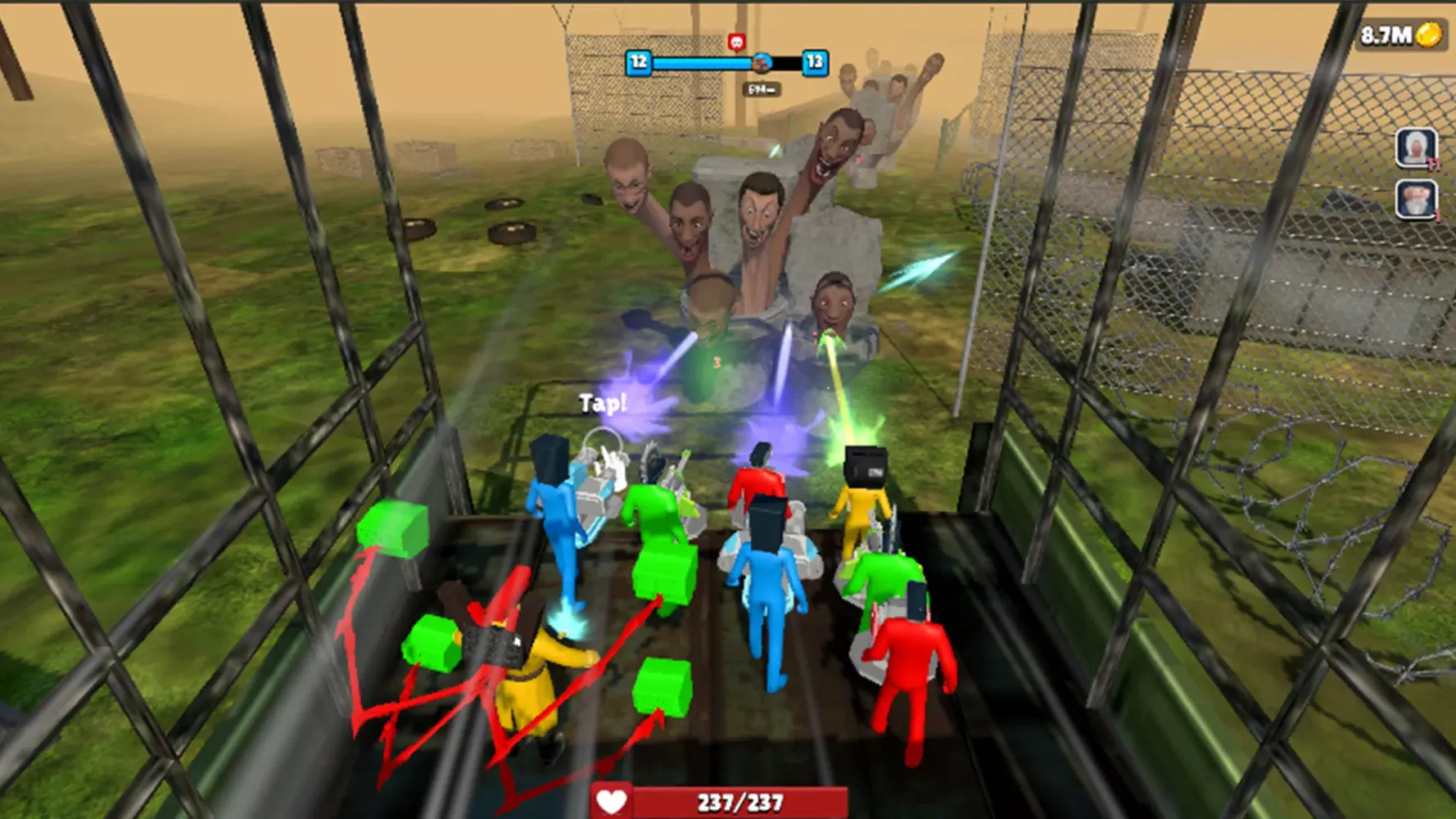
Task: Tap the red skull marker above the progress bar
Action: 737,42
